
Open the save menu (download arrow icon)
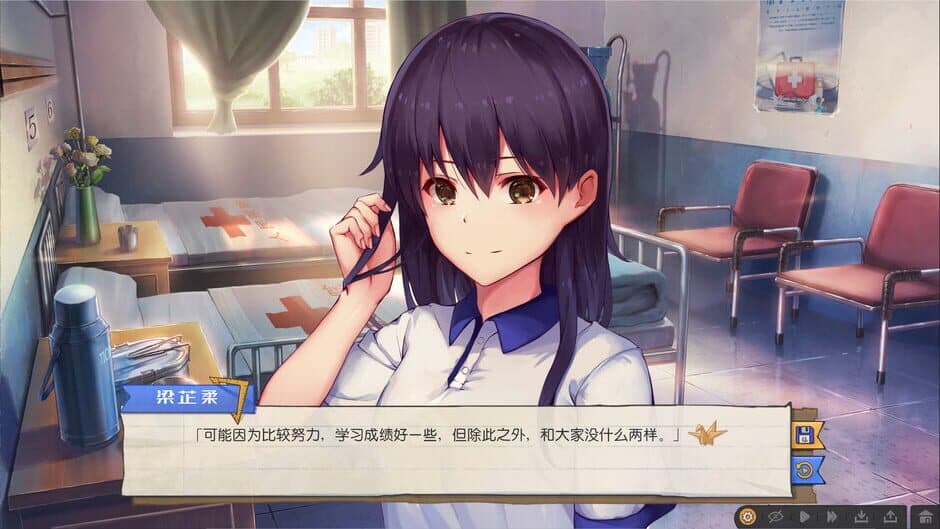coord(860,517)
